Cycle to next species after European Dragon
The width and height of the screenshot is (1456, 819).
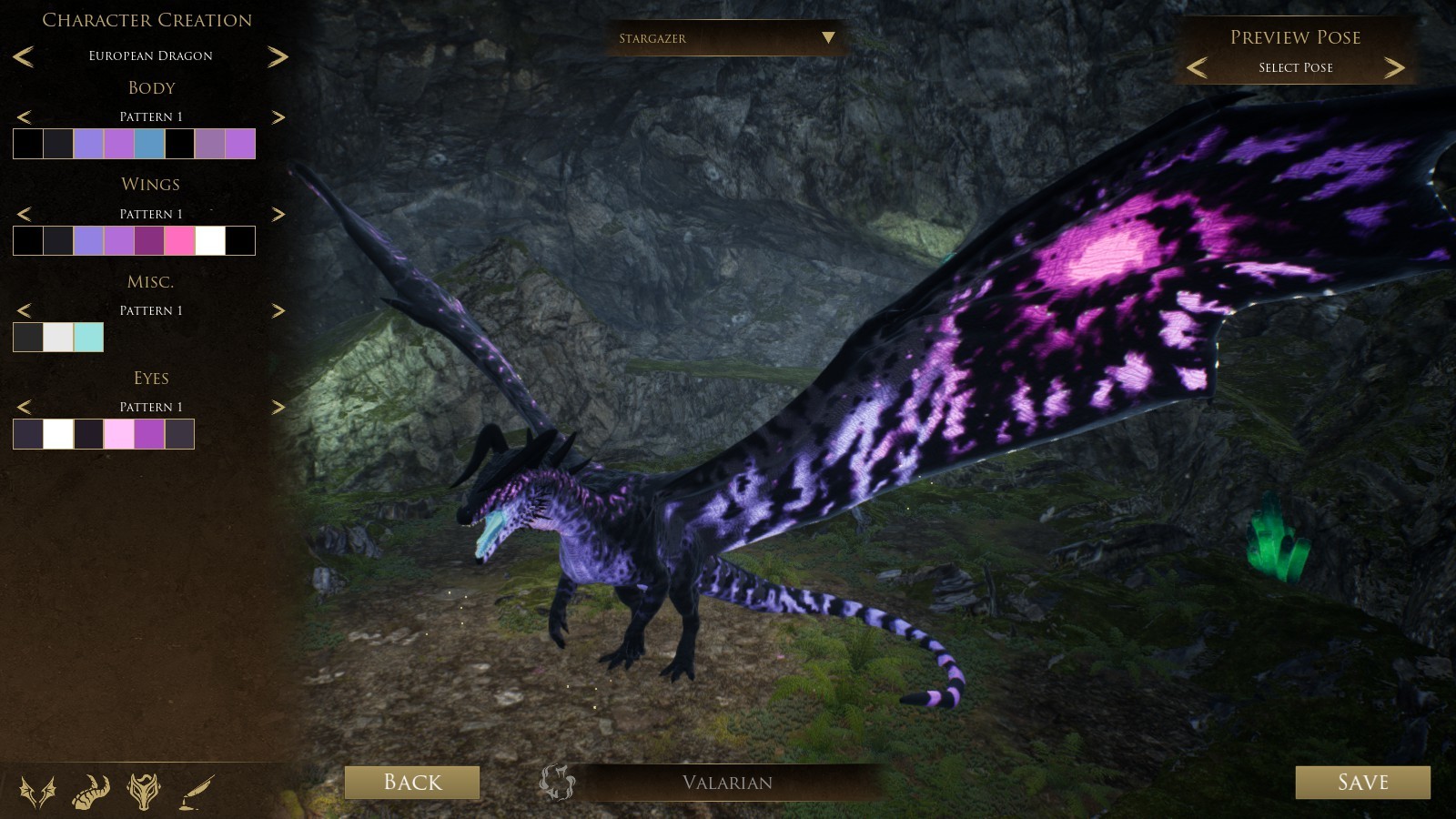pyautogui.click(x=278, y=56)
